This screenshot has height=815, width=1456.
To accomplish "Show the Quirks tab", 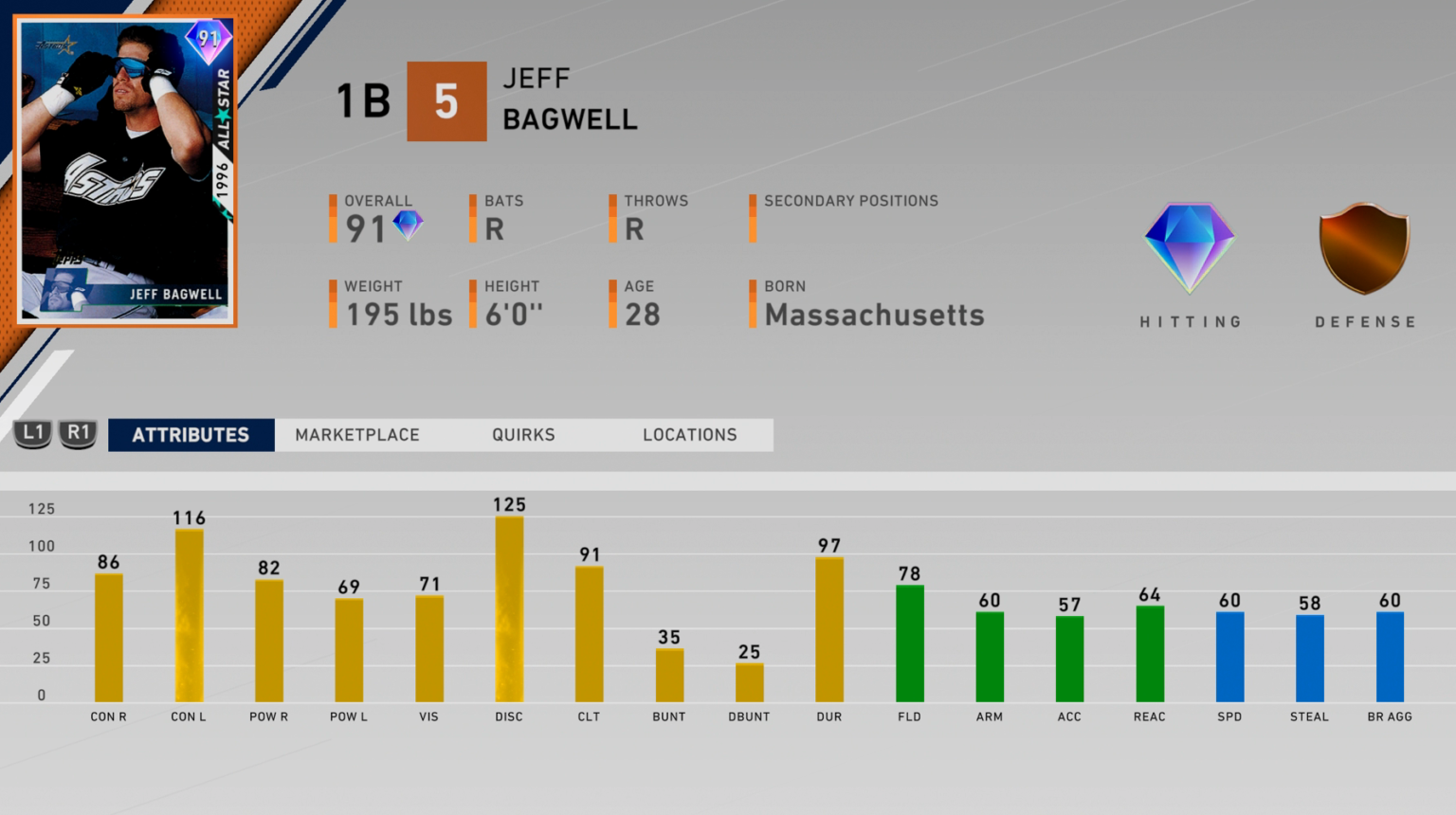I will click(523, 435).
